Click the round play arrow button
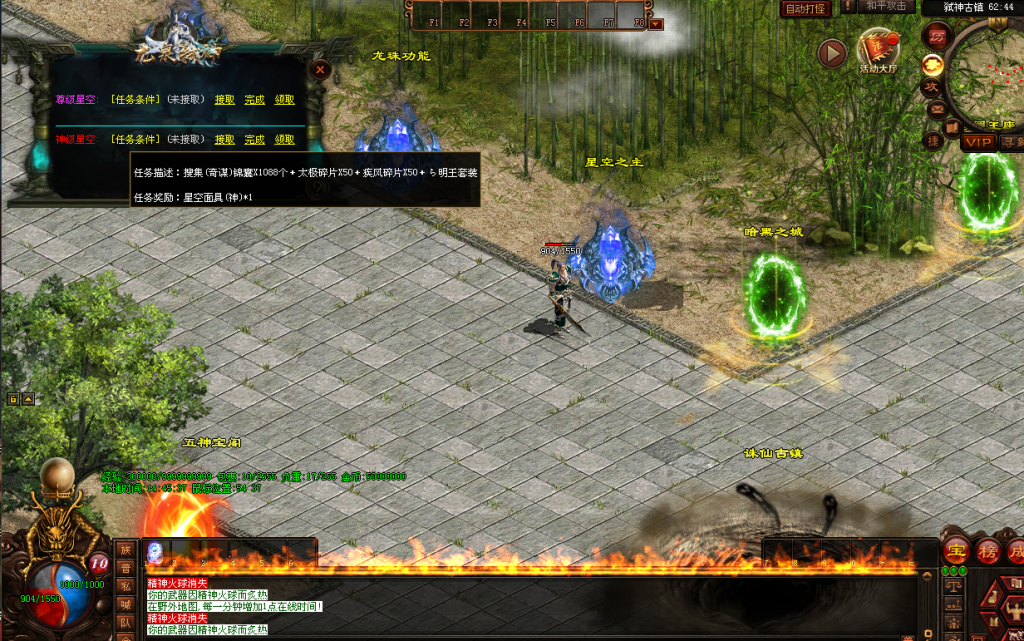The width and height of the screenshot is (1024, 641). click(x=832, y=53)
